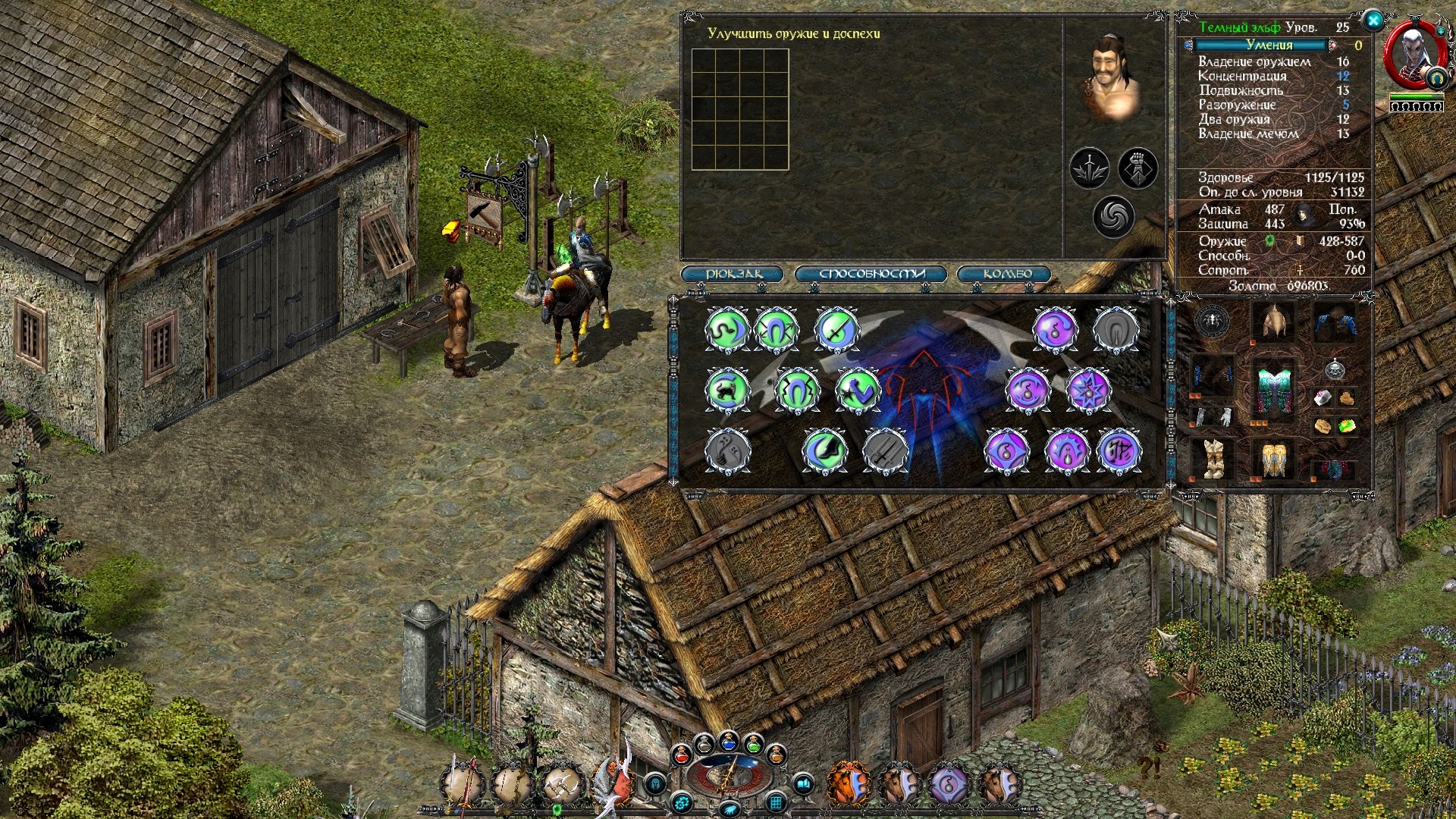Click the Умения skills header bar
The height and width of the screenshot is (819, 1456).
[1269, 45]
